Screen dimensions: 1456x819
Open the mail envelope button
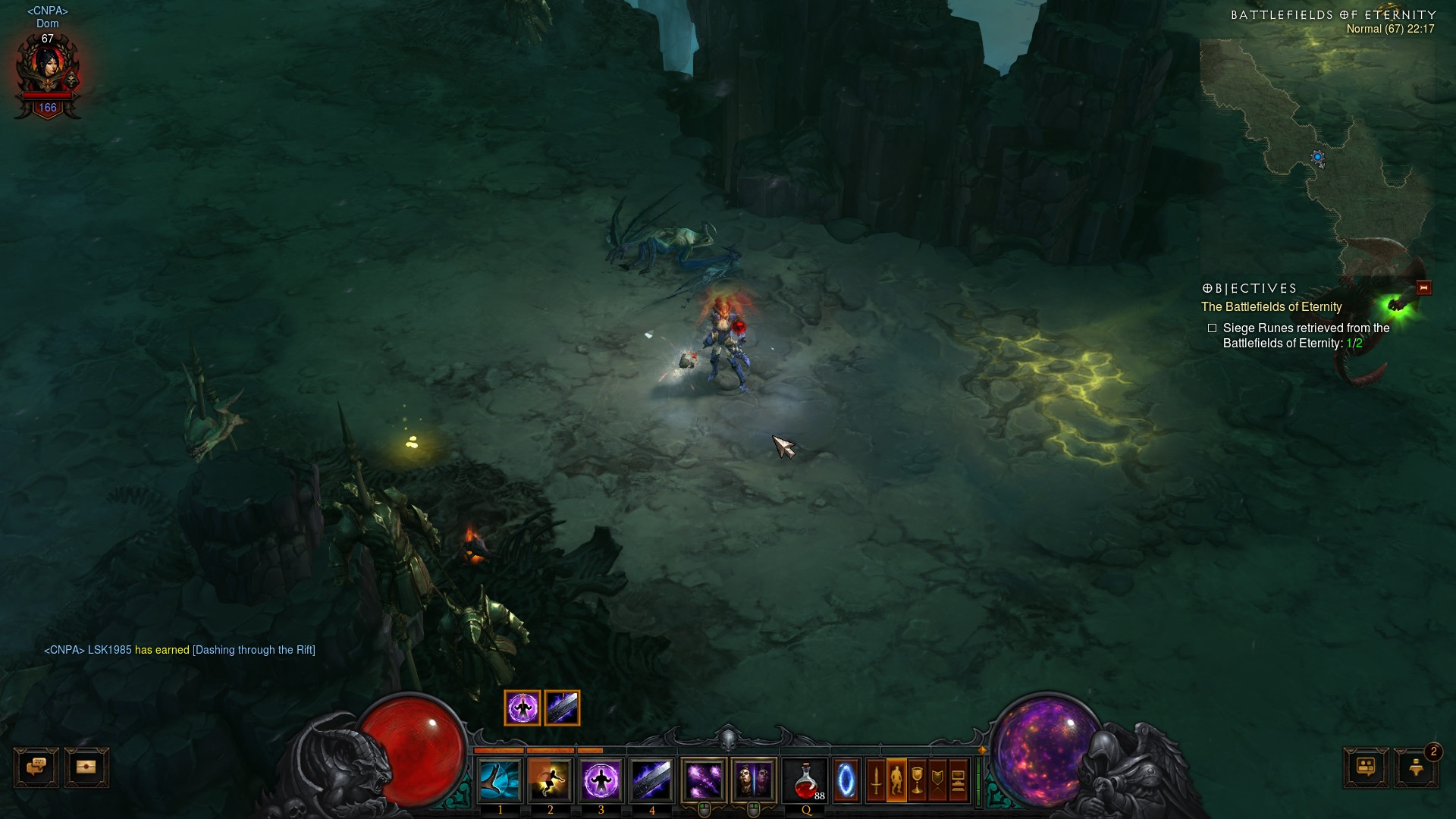86,767
